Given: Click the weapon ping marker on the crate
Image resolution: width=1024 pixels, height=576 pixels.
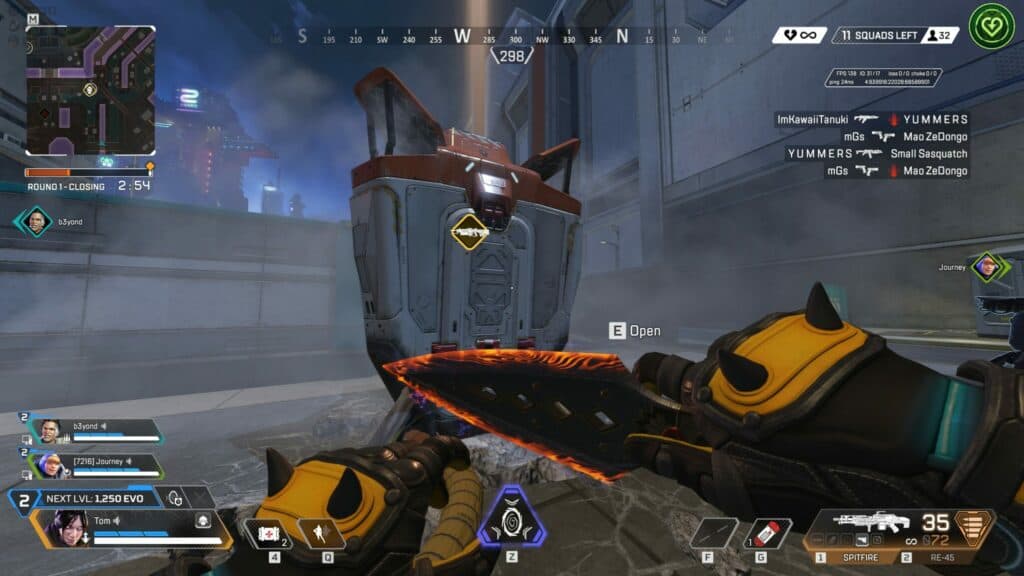Looking at the screenshot, I should tap(470, 232).
